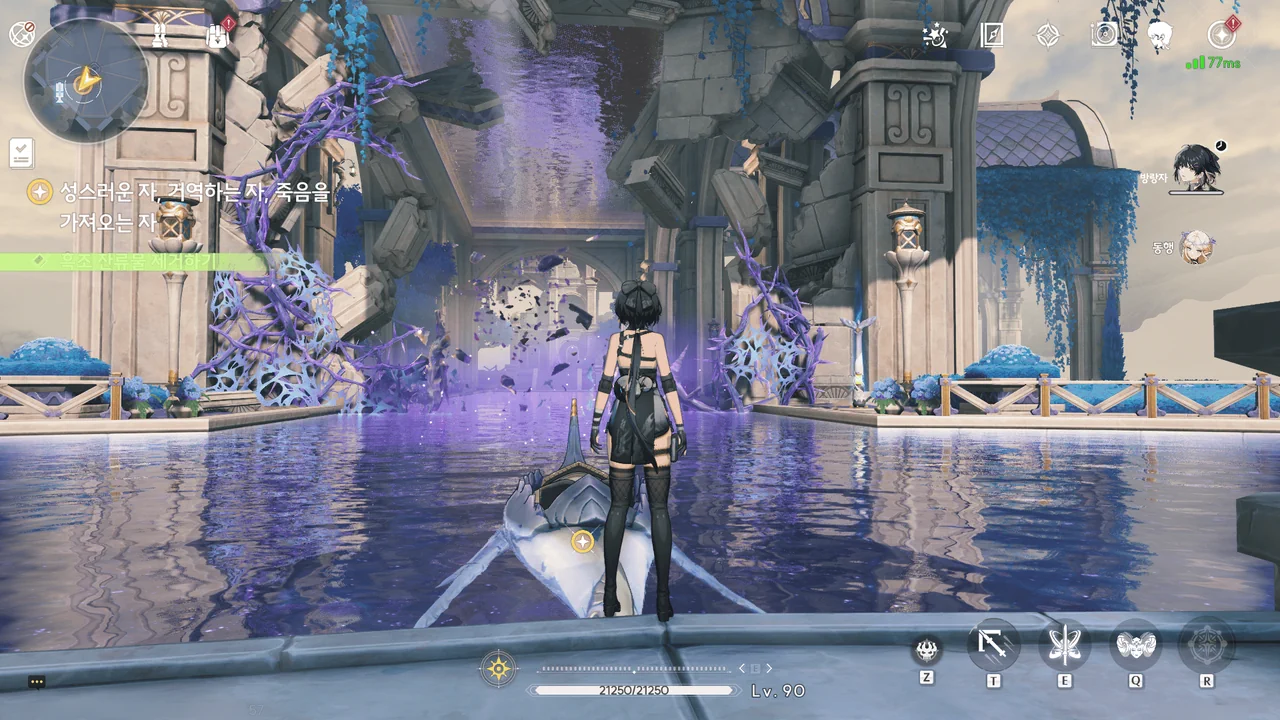The height and width of the screenshot is (720, 1280).
Task: Open the camera photo mode icon
Action: 1104,35
